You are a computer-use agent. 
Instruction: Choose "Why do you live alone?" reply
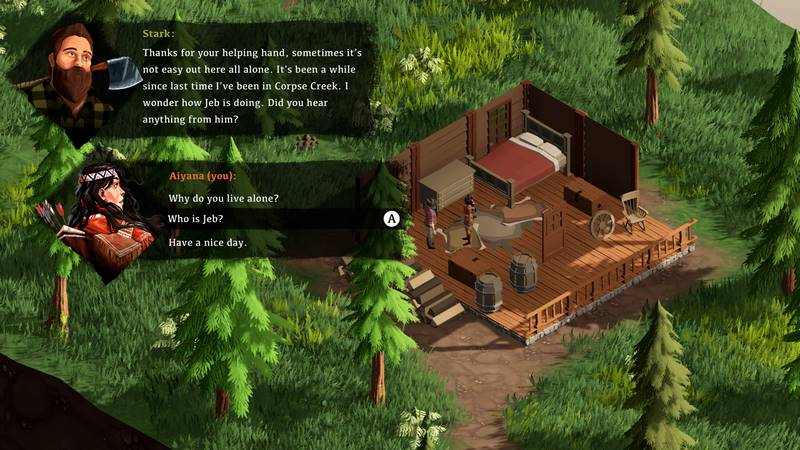pos(222,198)
